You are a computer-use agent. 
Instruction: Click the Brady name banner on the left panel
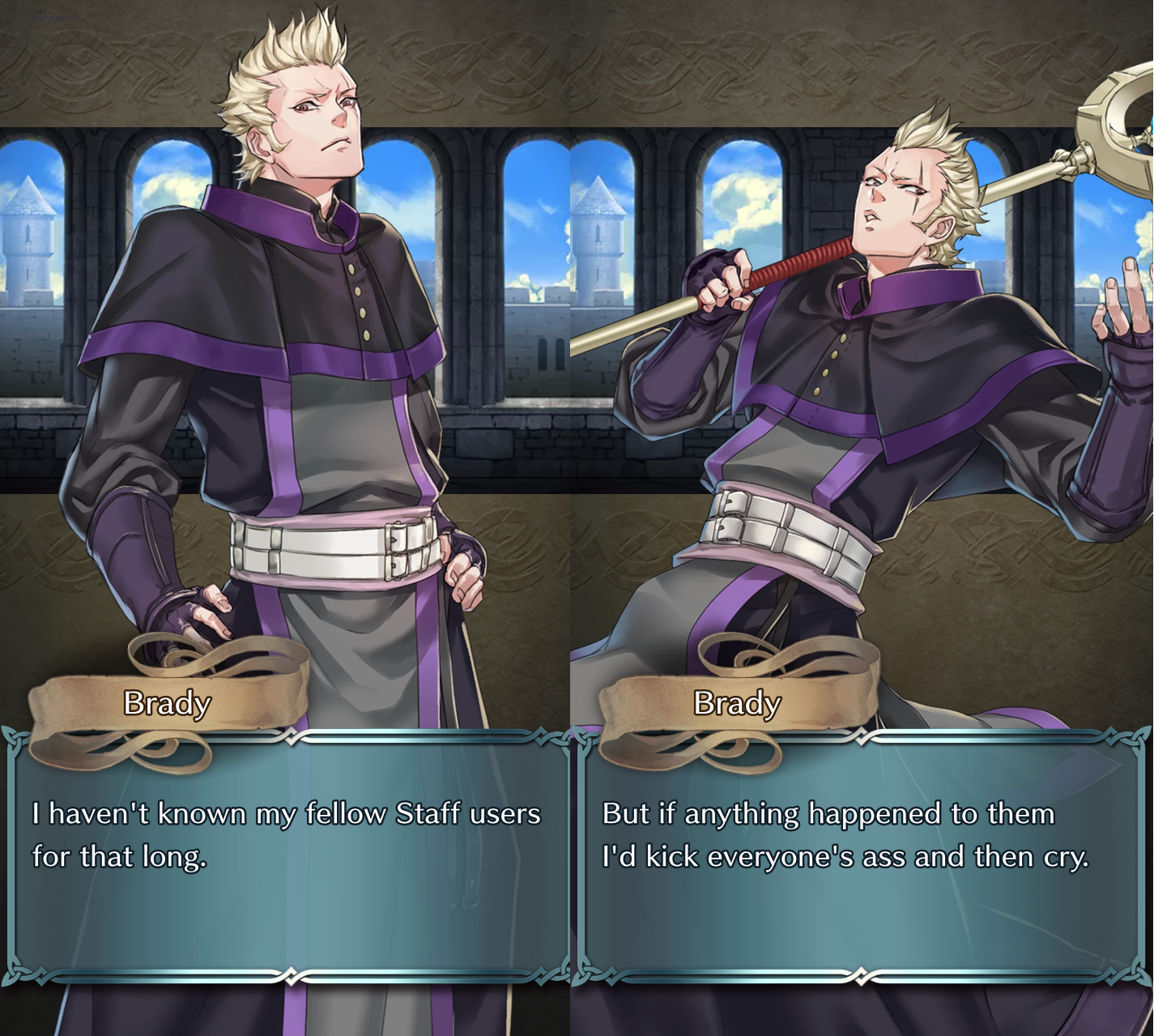tap(166, 703)
